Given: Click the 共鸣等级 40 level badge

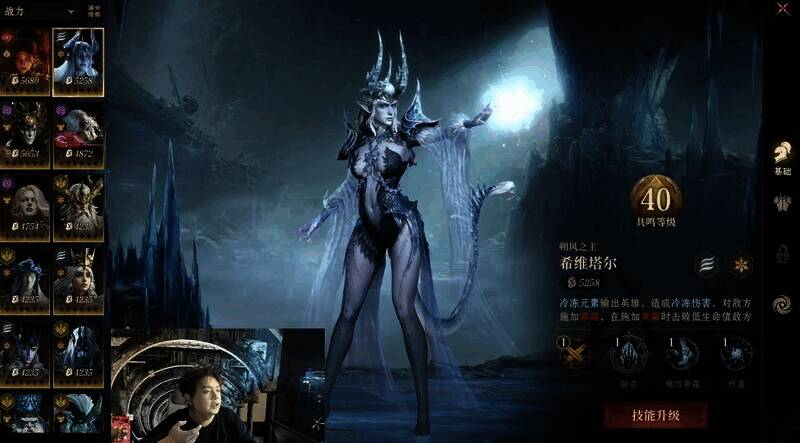Looking at the screenshot, I should pyautogui.click(x=656, y=201).
